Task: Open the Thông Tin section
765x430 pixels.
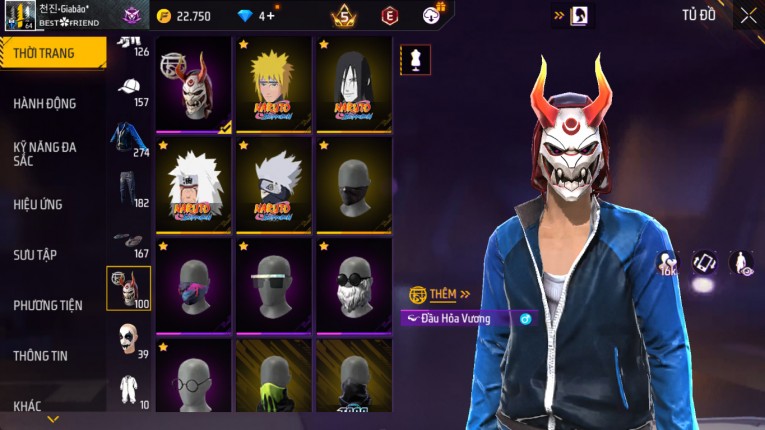Action: [x=41, y=355]
